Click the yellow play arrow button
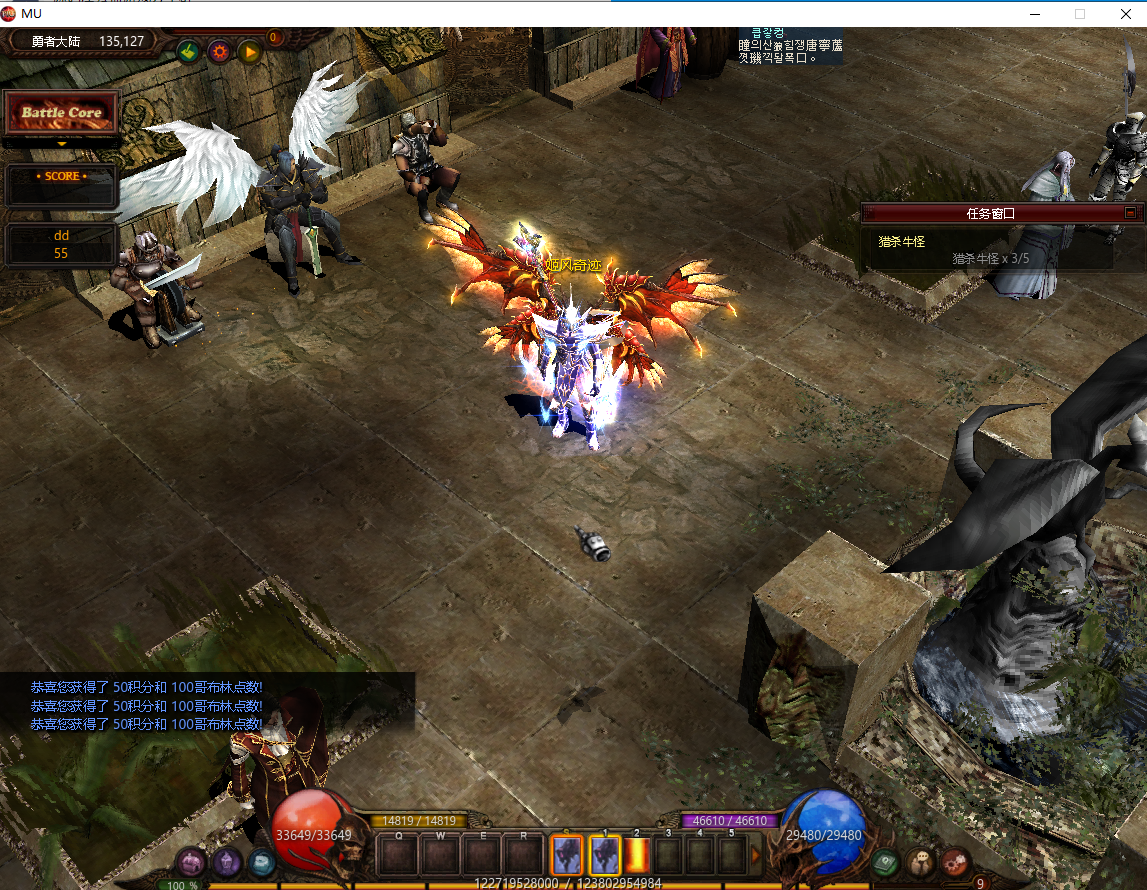The width and height of the screenshot is (1147, 890). (x=249, y=51)
